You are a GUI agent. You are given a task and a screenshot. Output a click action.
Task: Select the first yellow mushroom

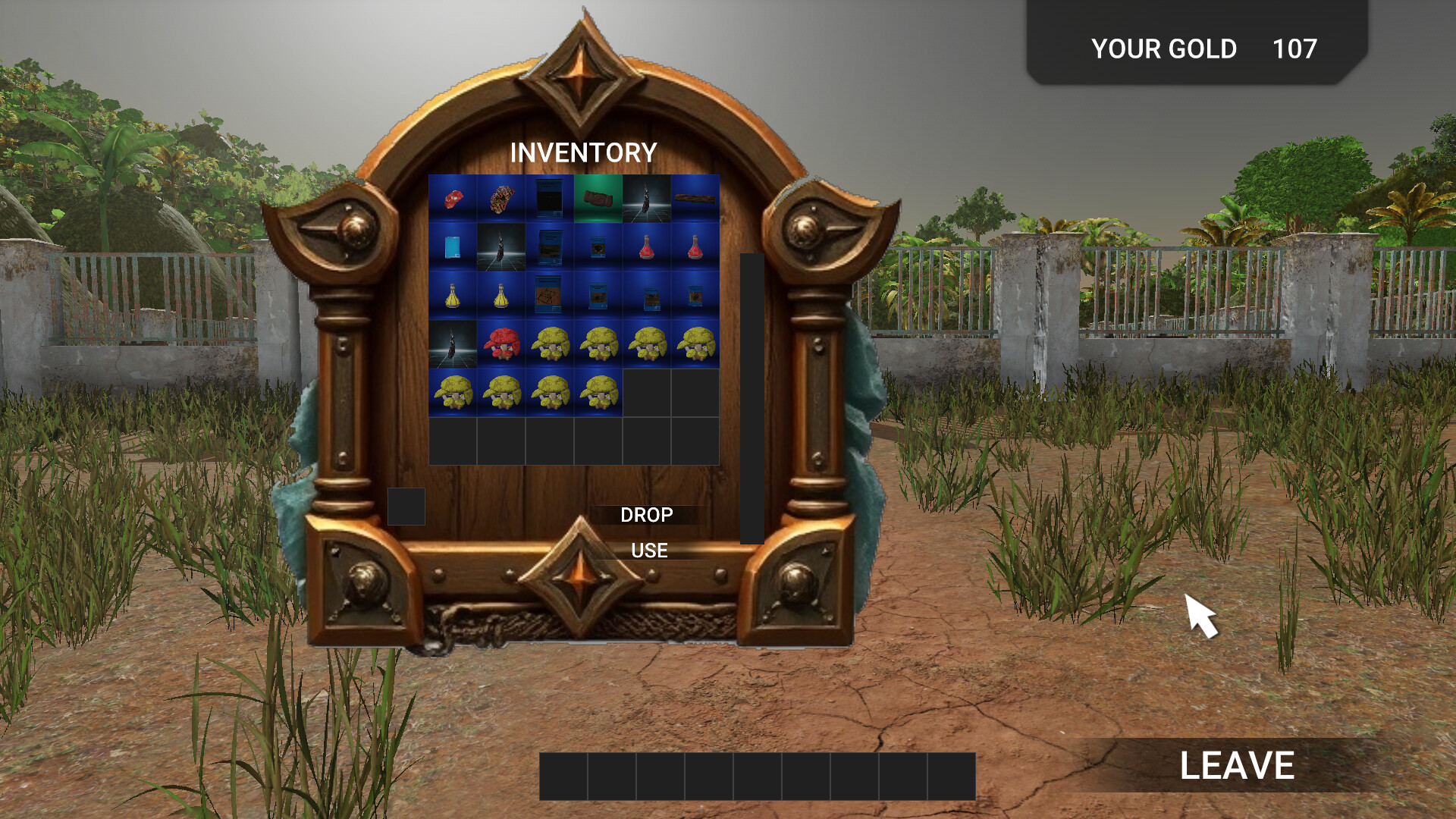[x=549, y=346]
